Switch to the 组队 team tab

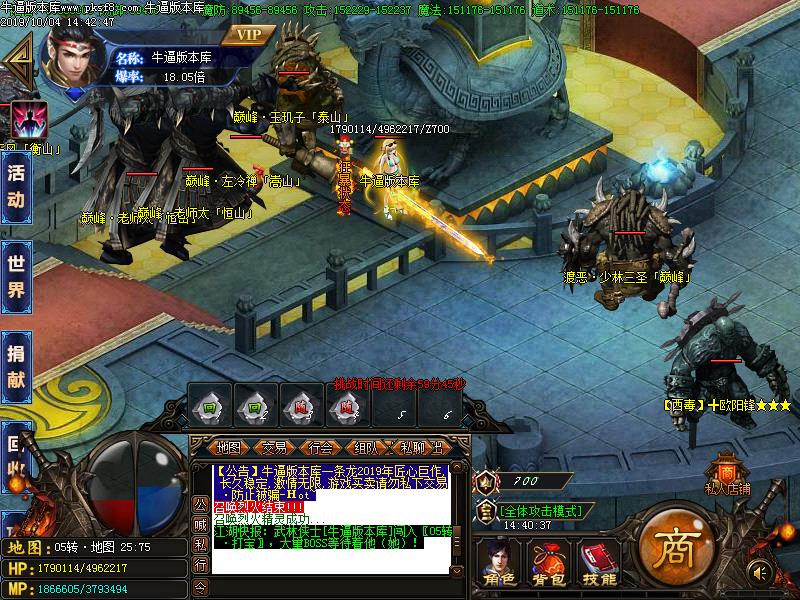tap(366, 447)
